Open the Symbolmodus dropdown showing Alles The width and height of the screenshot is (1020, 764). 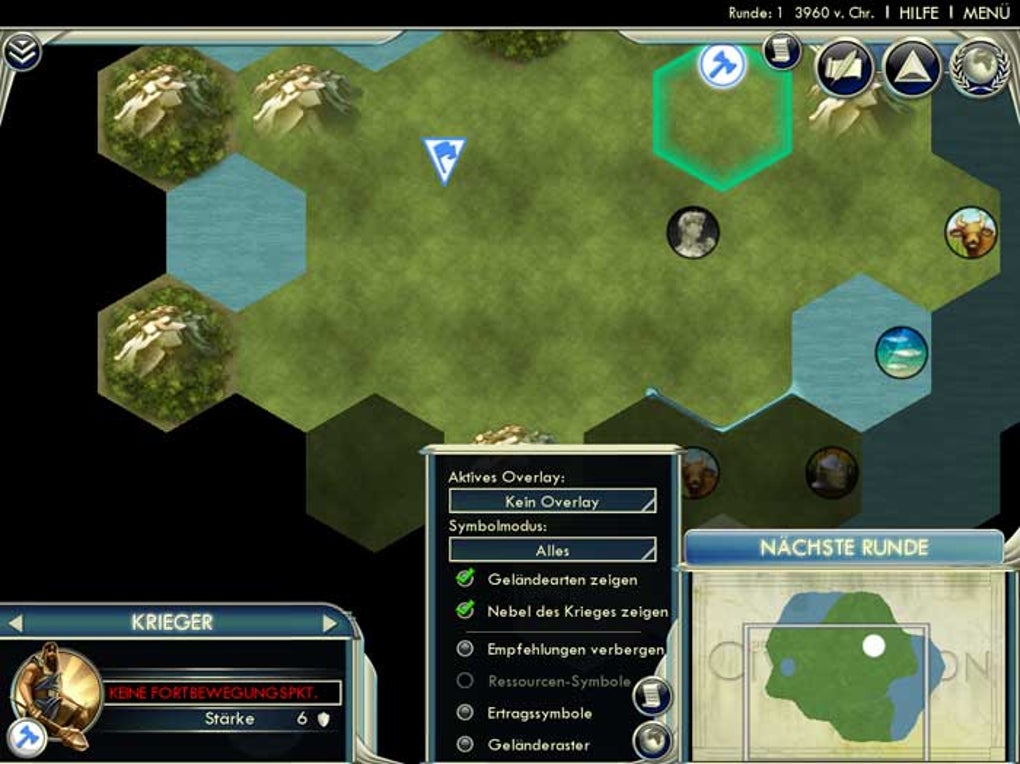pyautogui.click(x=552, y=550)
